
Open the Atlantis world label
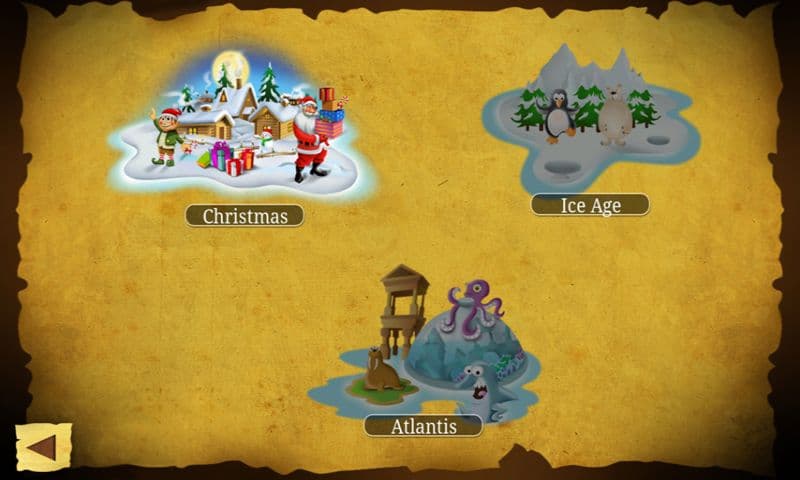click(423, 426)
